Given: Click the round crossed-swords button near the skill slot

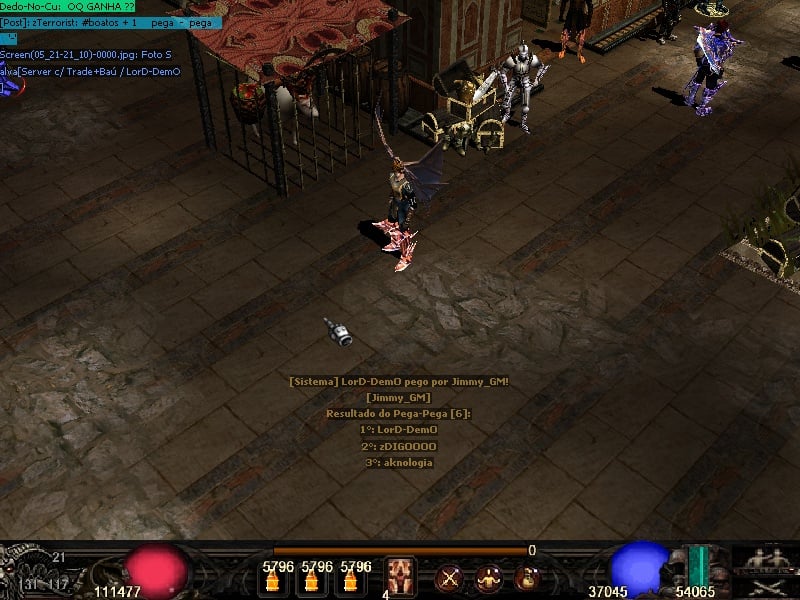Looking at the screenshot, I should 449,577.
